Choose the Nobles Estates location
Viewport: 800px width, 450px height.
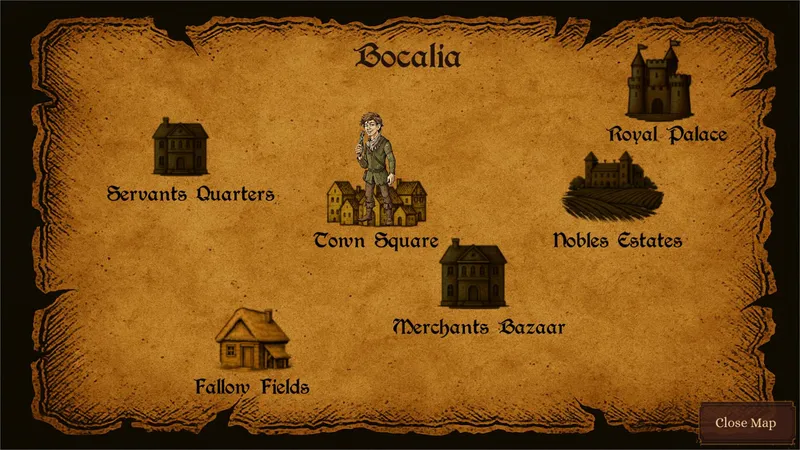(x=612, y=186)
